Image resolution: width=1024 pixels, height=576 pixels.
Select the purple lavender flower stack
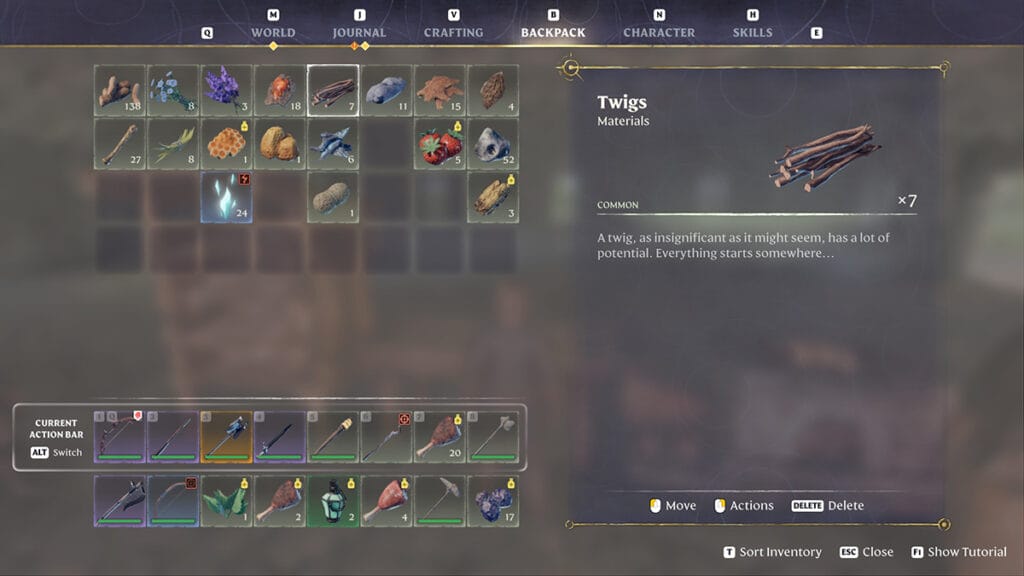pos(225,90)
